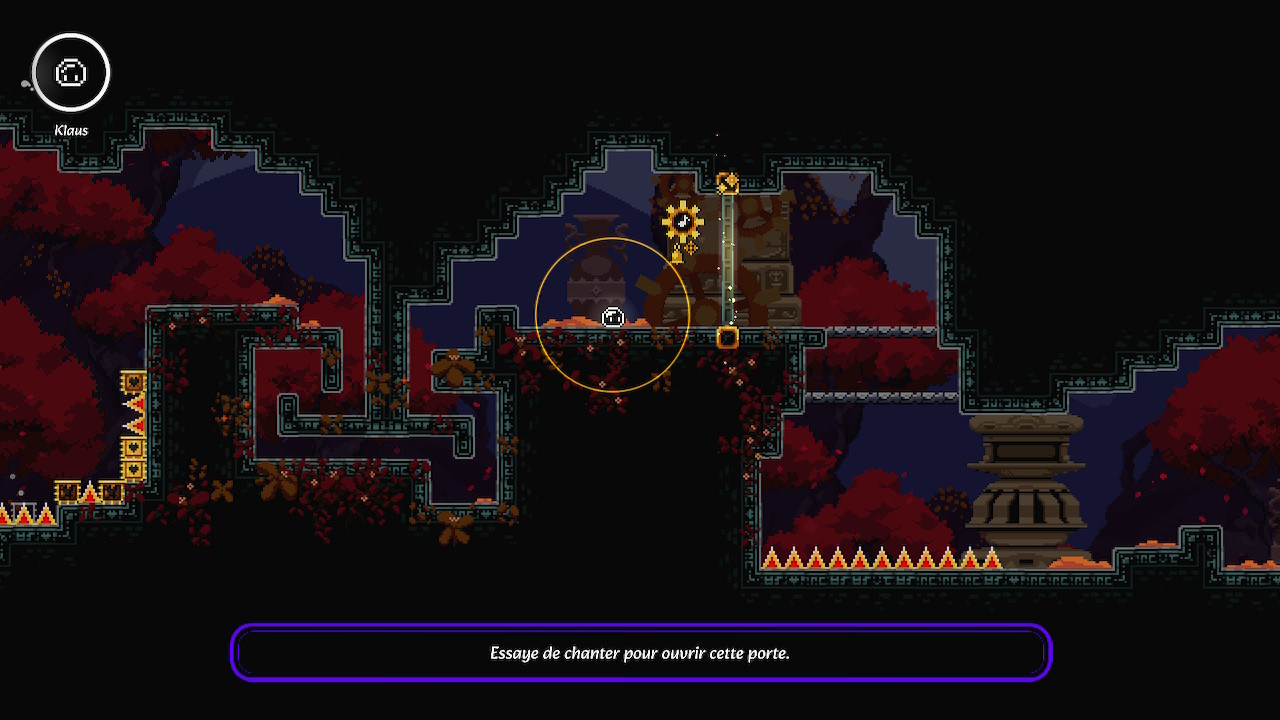Select the Klaus character portrait
The height and width of the screenshot is (720, 1280).
71,73
